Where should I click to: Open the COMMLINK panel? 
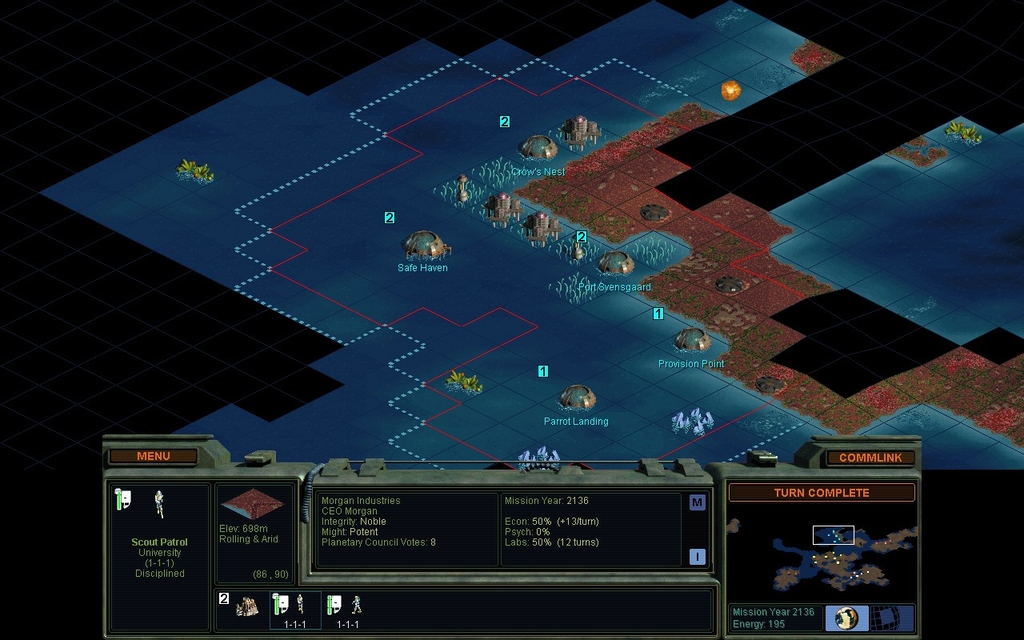tap(870, 458)
